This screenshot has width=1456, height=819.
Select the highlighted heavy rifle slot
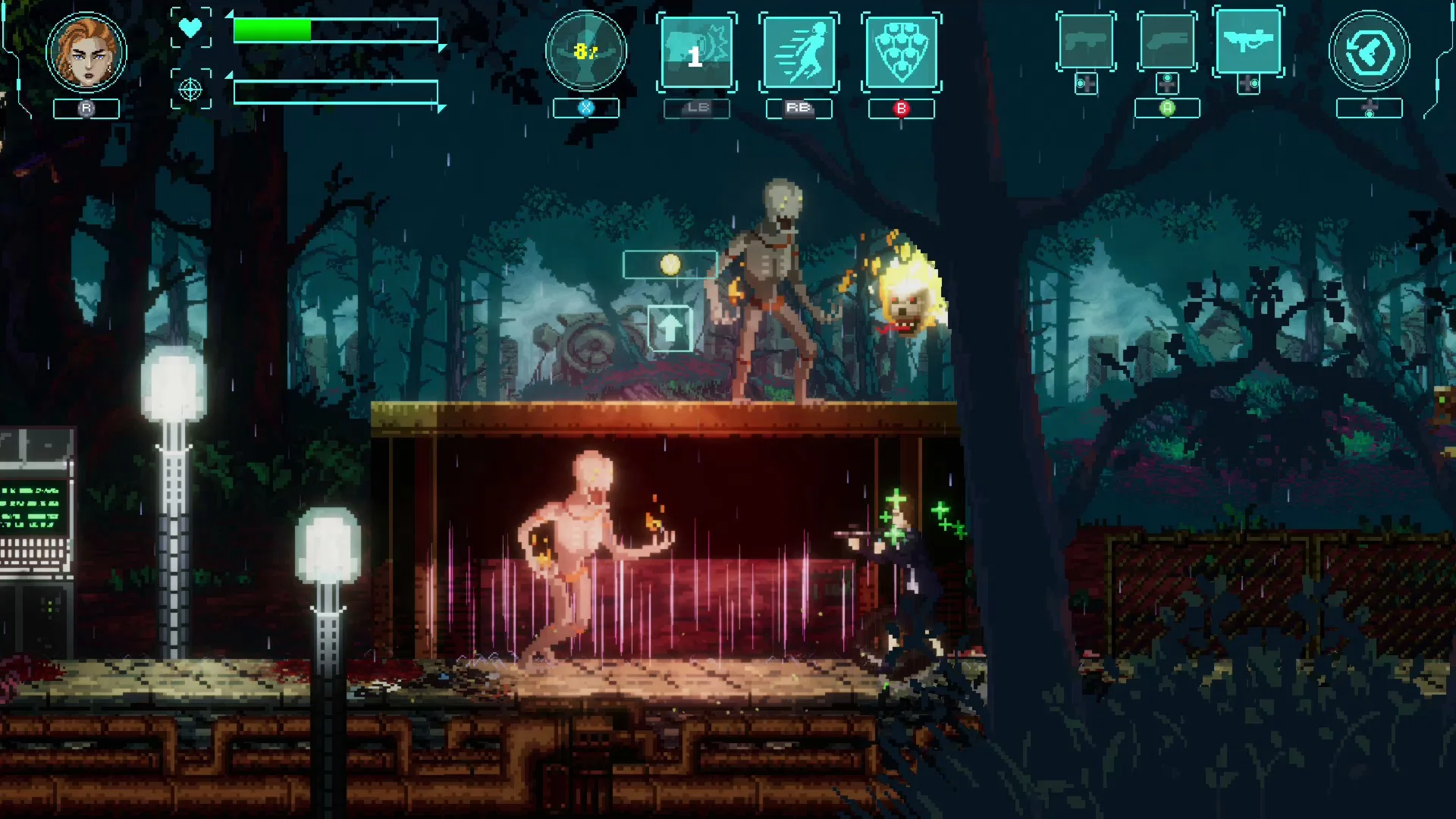(1248, 41)
